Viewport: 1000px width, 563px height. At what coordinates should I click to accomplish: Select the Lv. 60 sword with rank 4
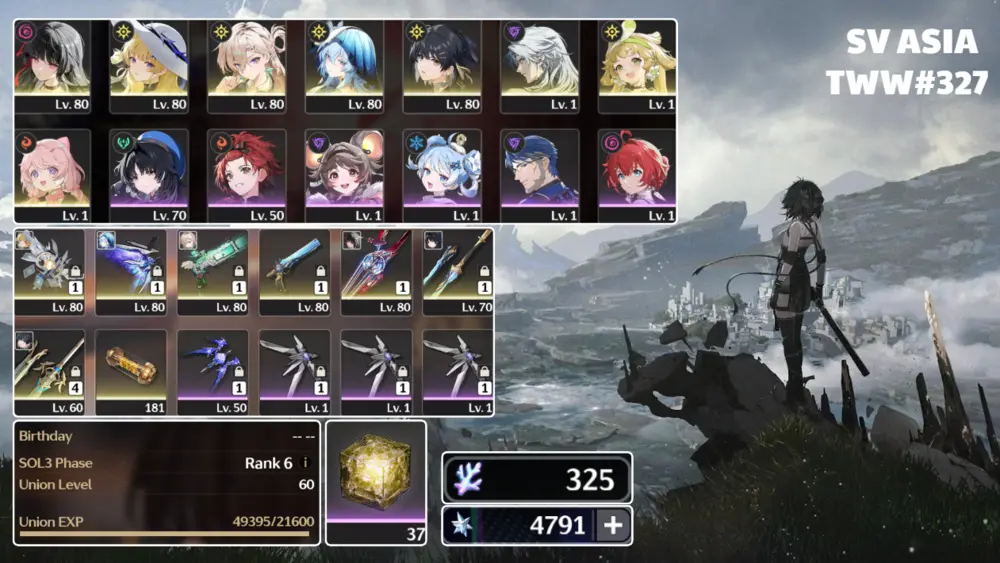point(49,367)
